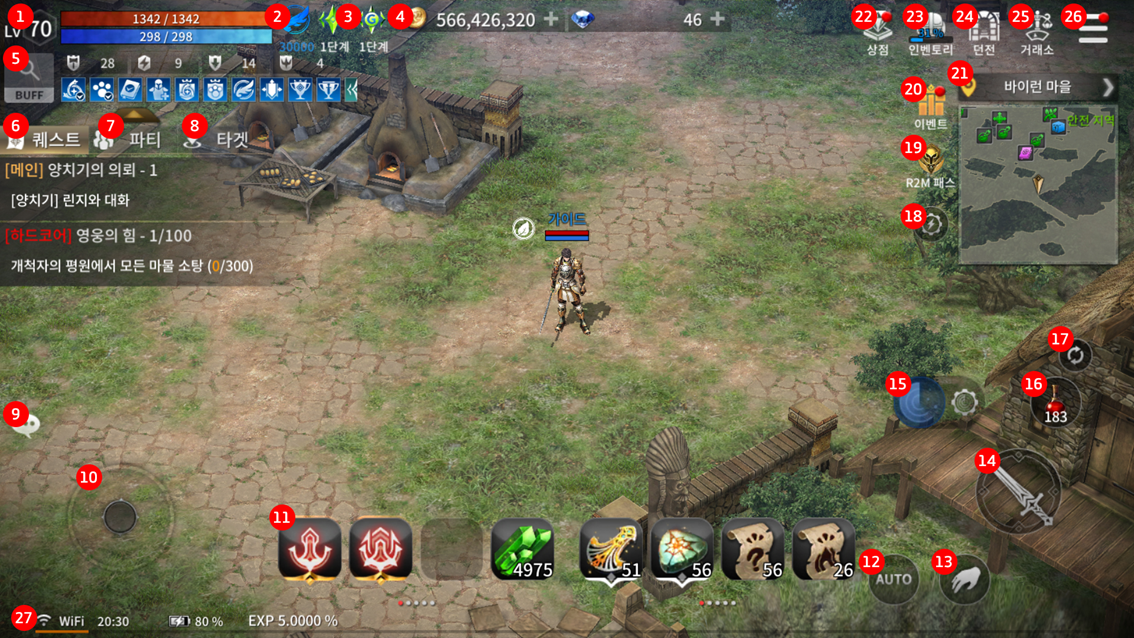
Task: Open the chat bubble icon
Action: [25, 425]
